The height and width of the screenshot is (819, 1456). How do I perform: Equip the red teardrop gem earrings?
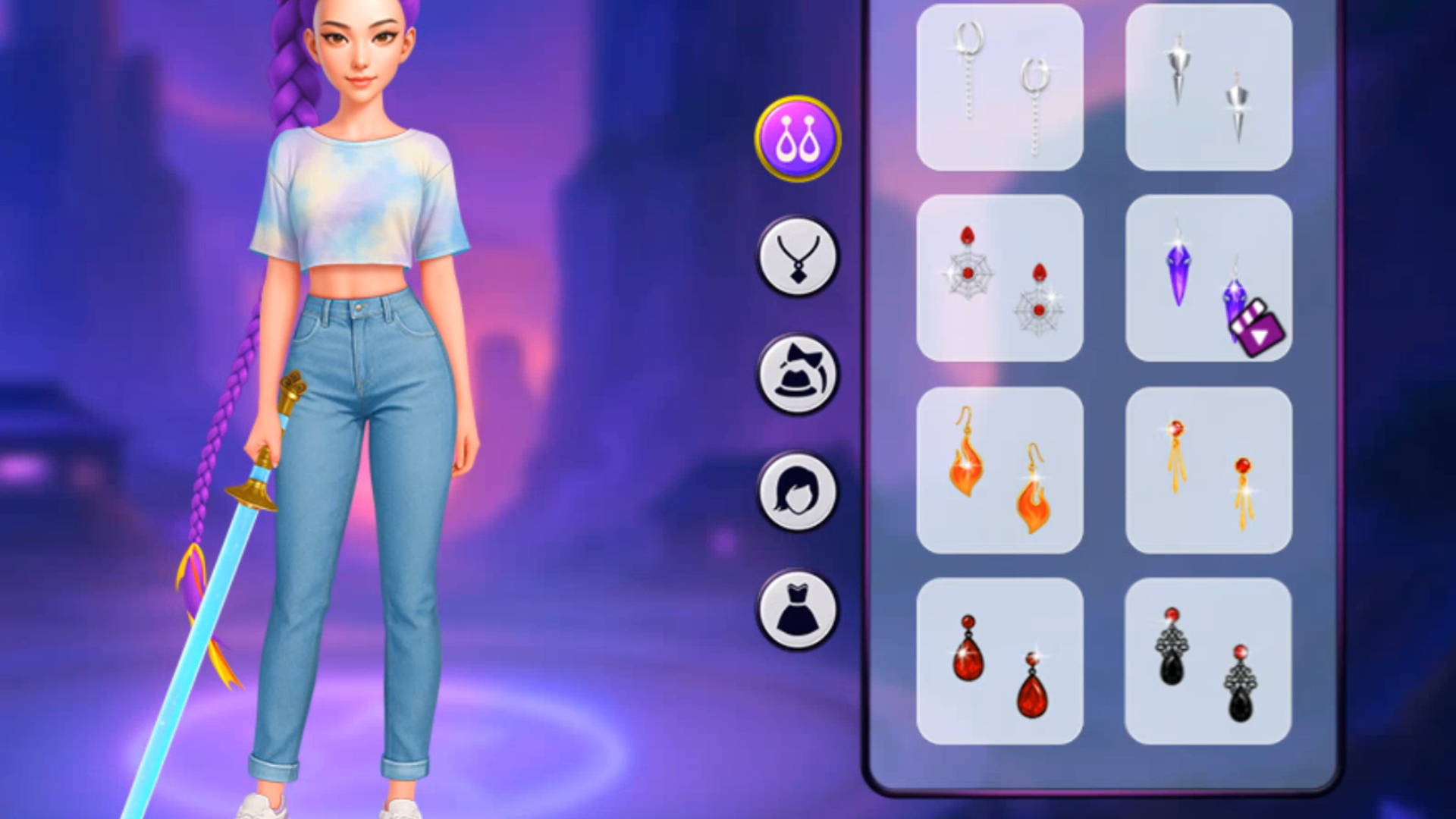click(x=999, y=661)
